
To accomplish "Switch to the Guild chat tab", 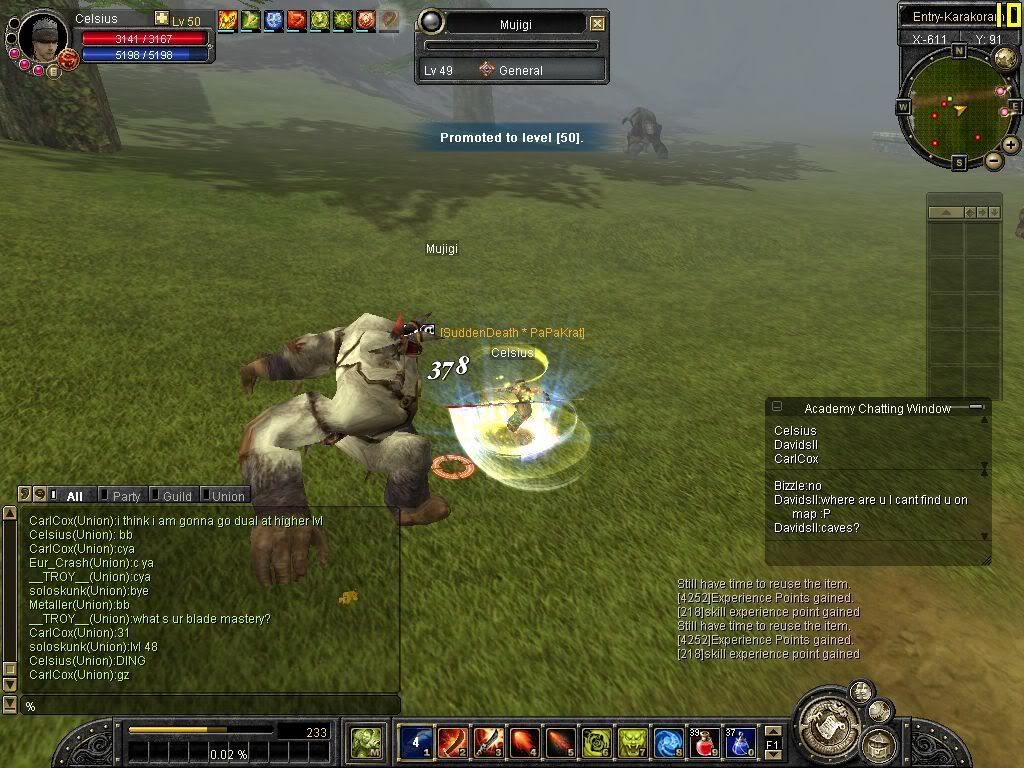I will 176,496.
